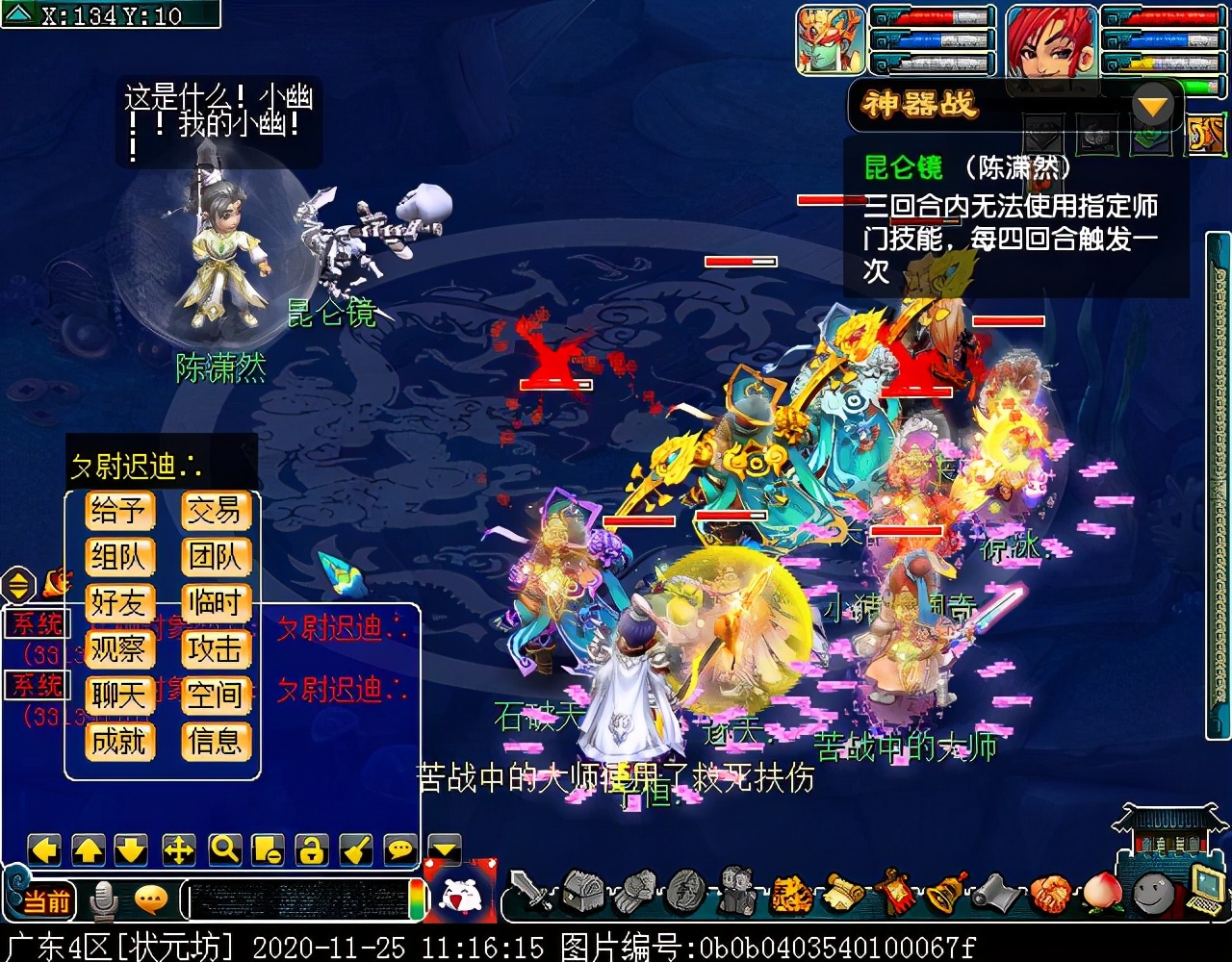Click the red-haired character portrait
Screen dimensions: 1232x962
click(1052, 42)
